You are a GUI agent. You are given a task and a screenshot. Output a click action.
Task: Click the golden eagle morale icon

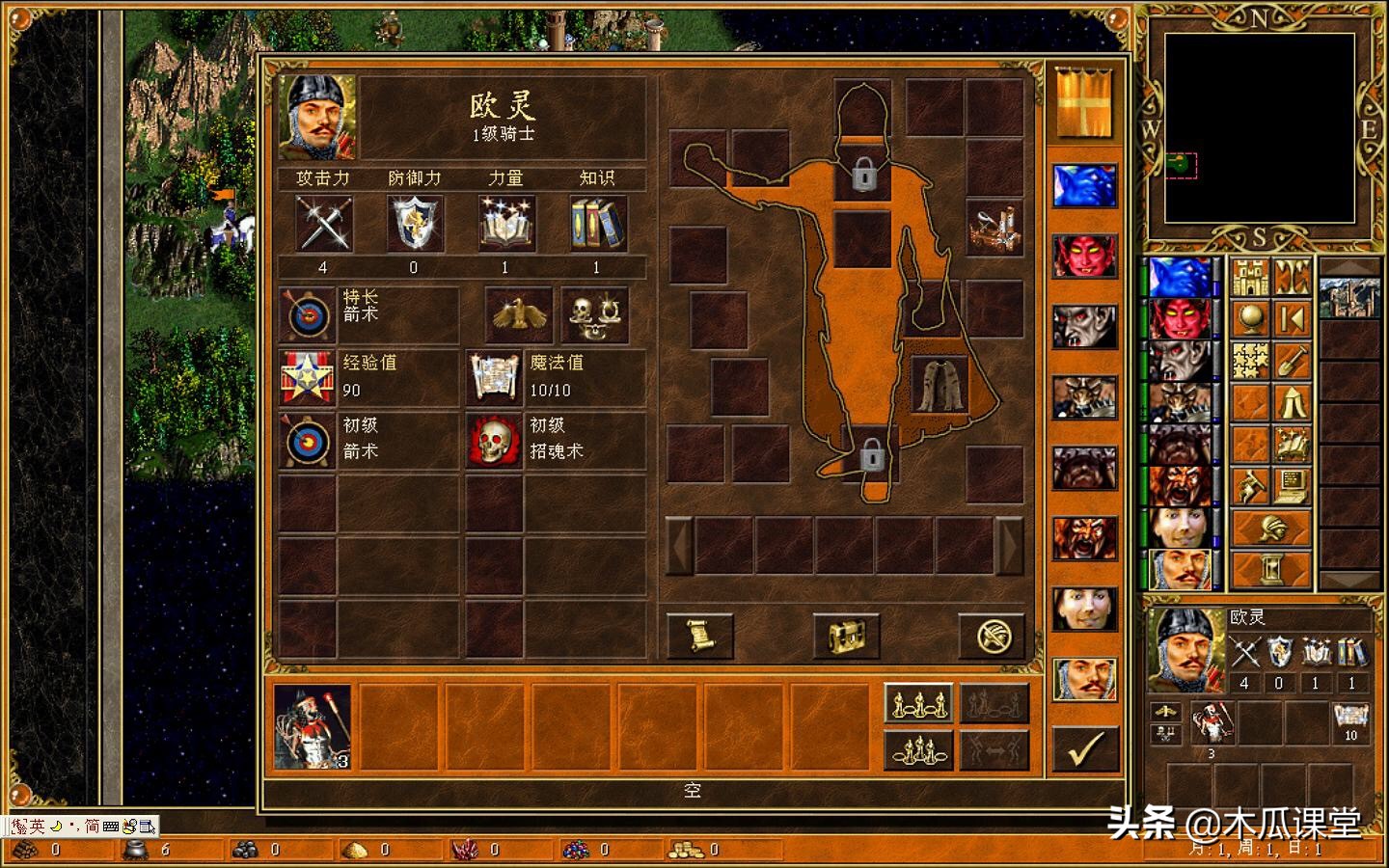click(518, 314)
